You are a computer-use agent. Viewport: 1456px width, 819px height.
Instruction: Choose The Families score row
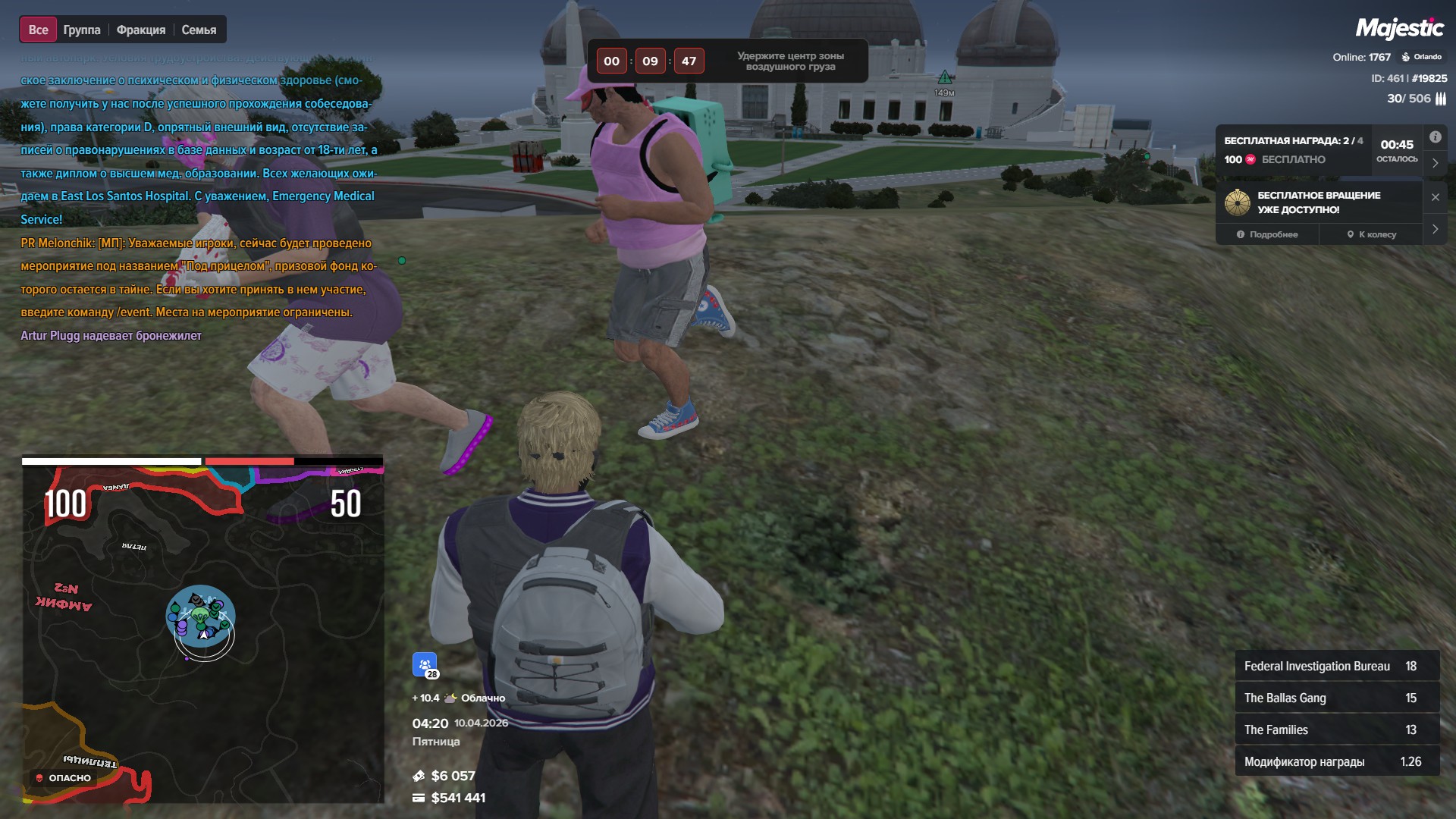point(1336,730)
